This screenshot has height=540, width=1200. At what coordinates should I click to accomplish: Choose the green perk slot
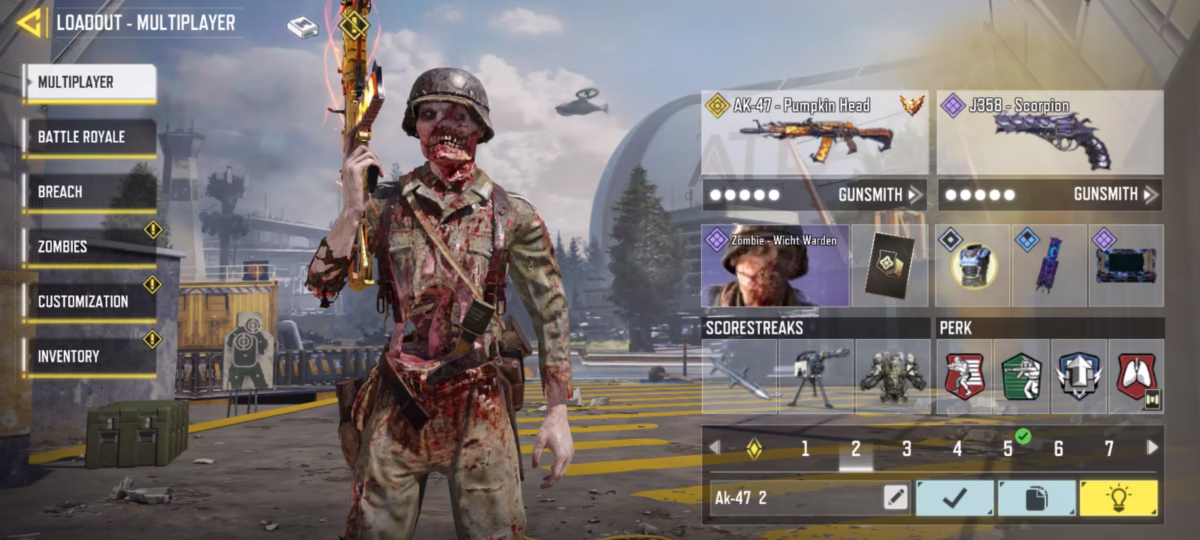coord(1021,377)
